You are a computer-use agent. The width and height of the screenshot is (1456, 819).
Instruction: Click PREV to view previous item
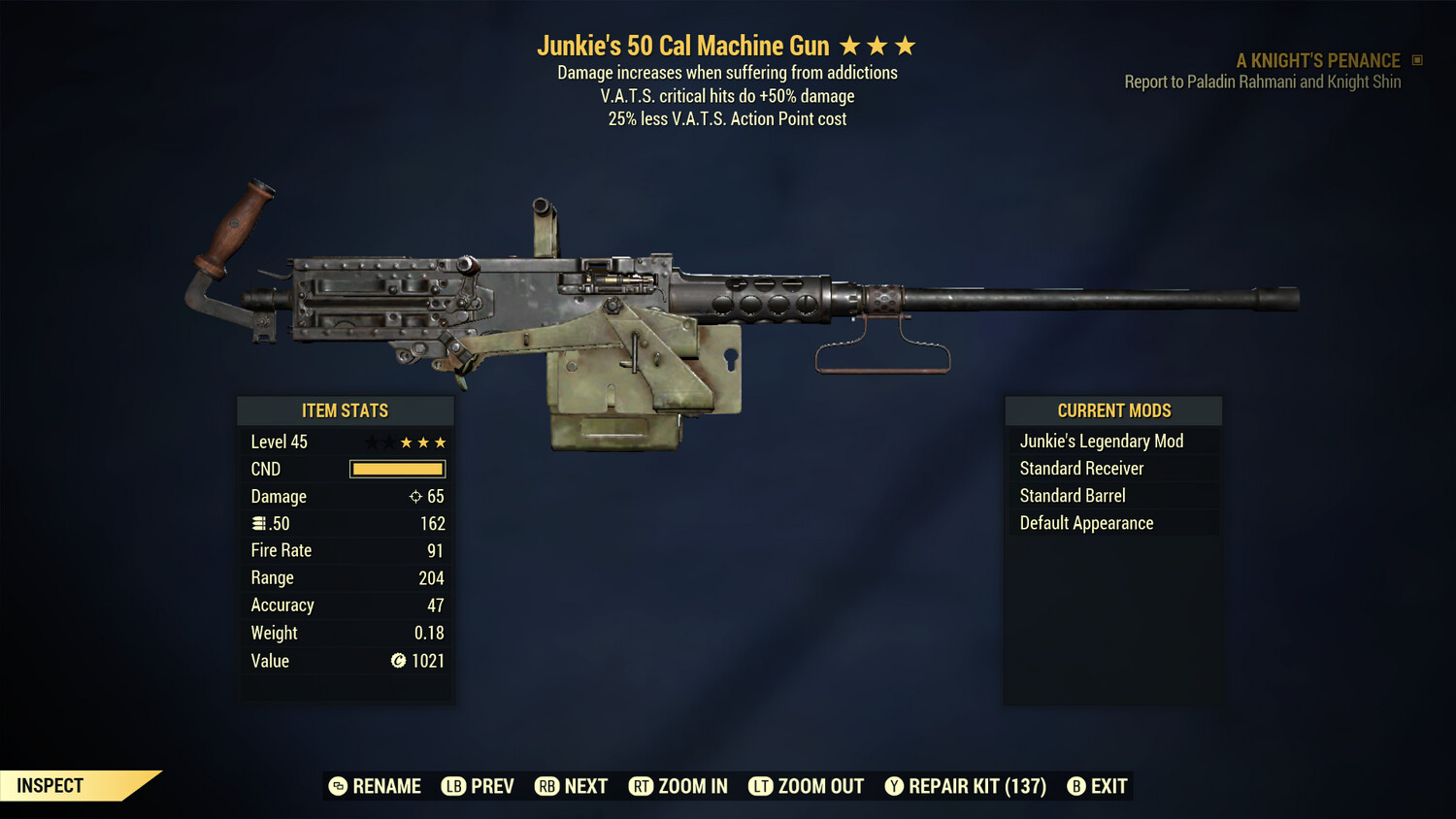click(480, 786)
